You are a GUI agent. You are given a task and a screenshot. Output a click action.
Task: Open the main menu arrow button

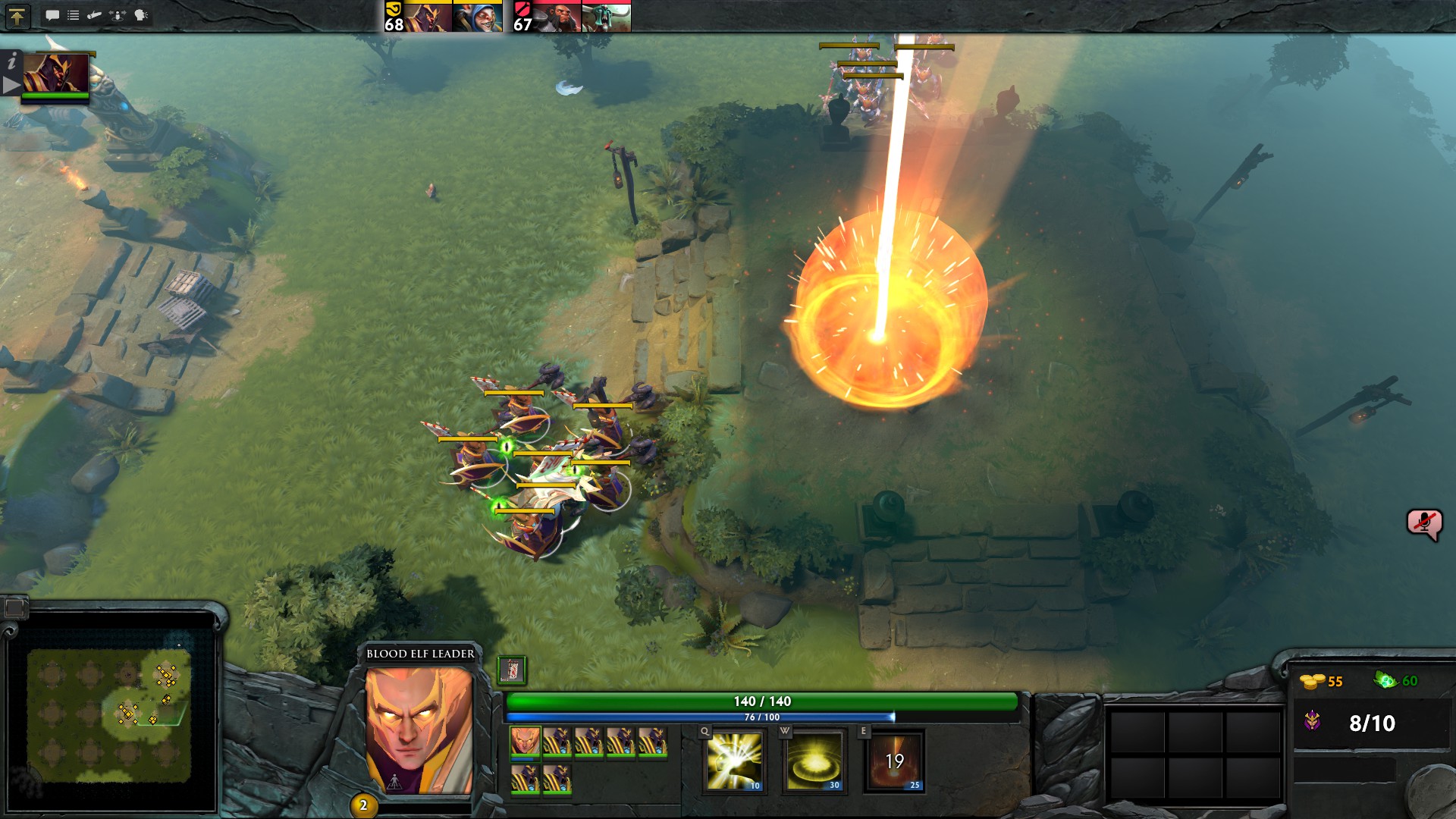tap(17, 16)
